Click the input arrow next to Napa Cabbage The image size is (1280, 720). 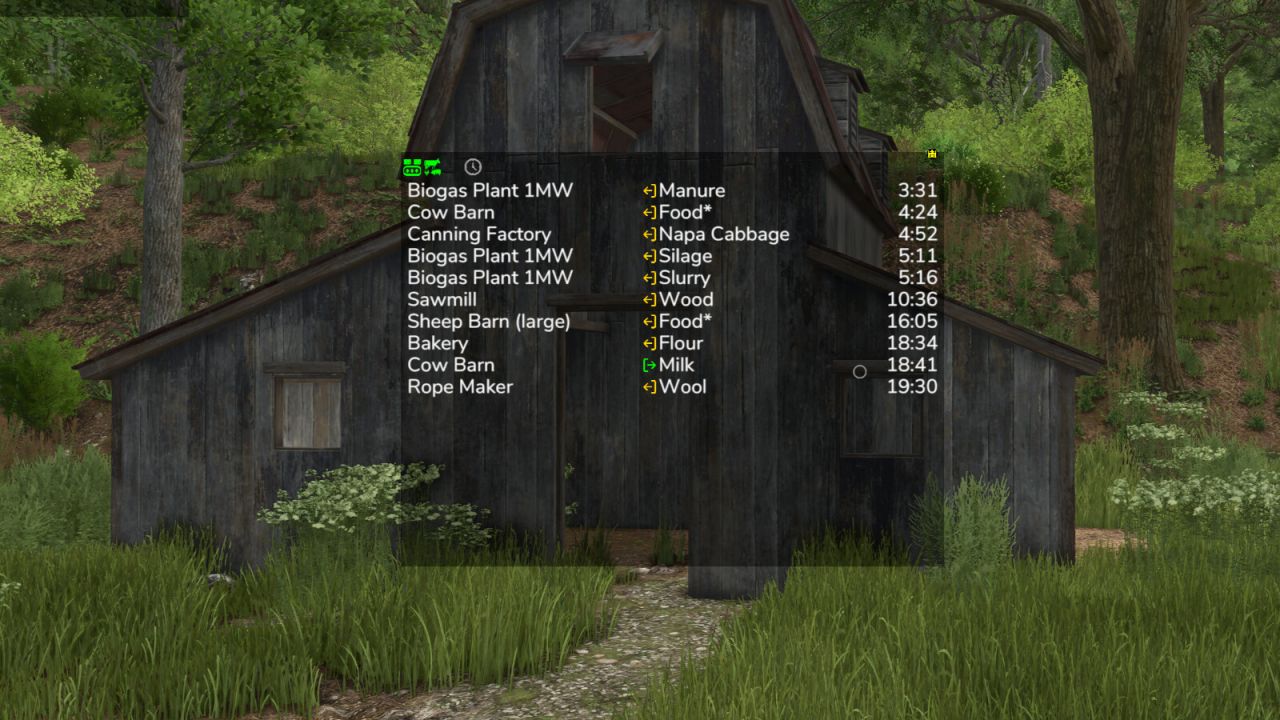tap(647, 234)
